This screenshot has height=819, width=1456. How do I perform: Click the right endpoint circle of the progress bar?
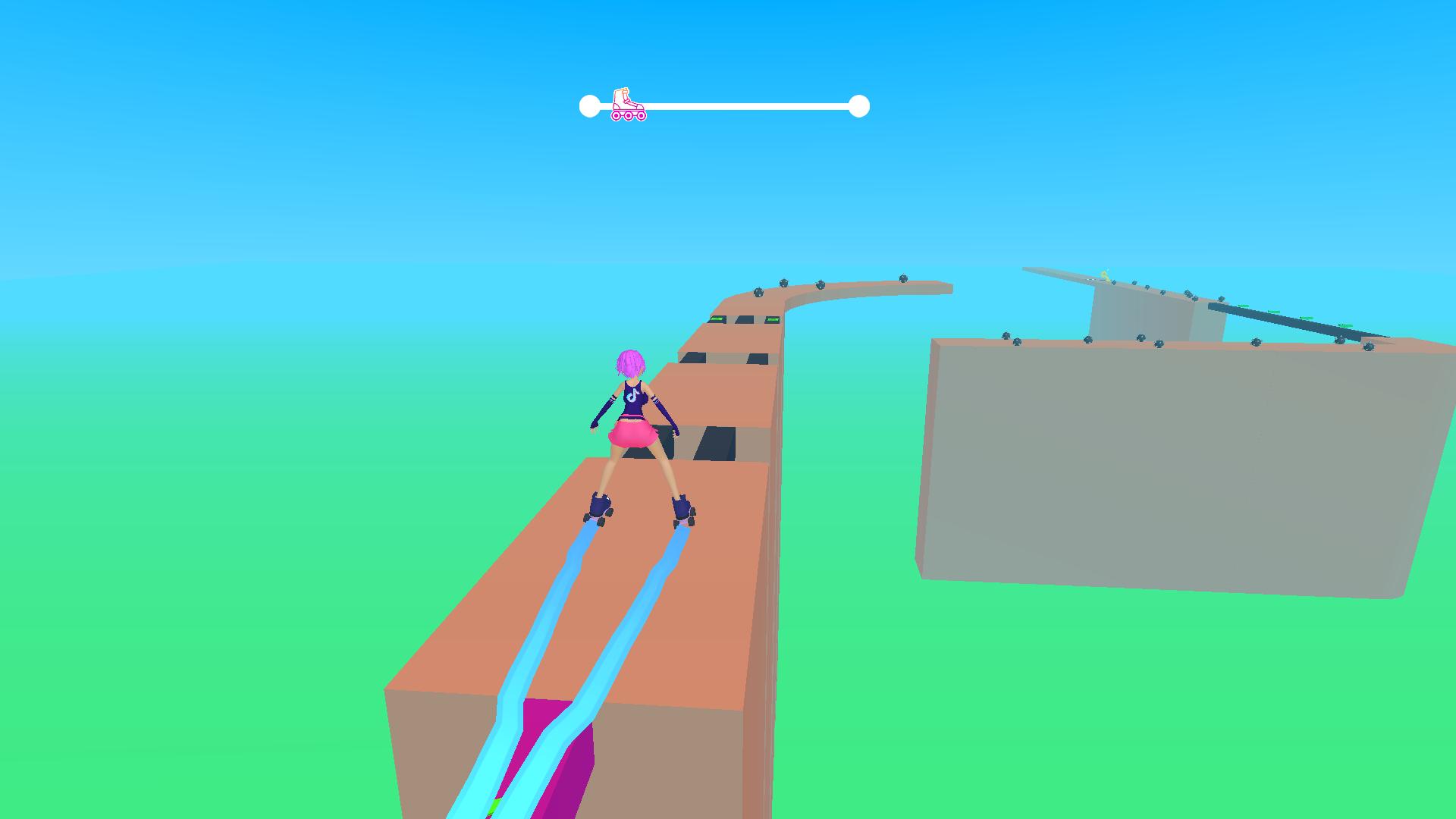click(858, 105)
